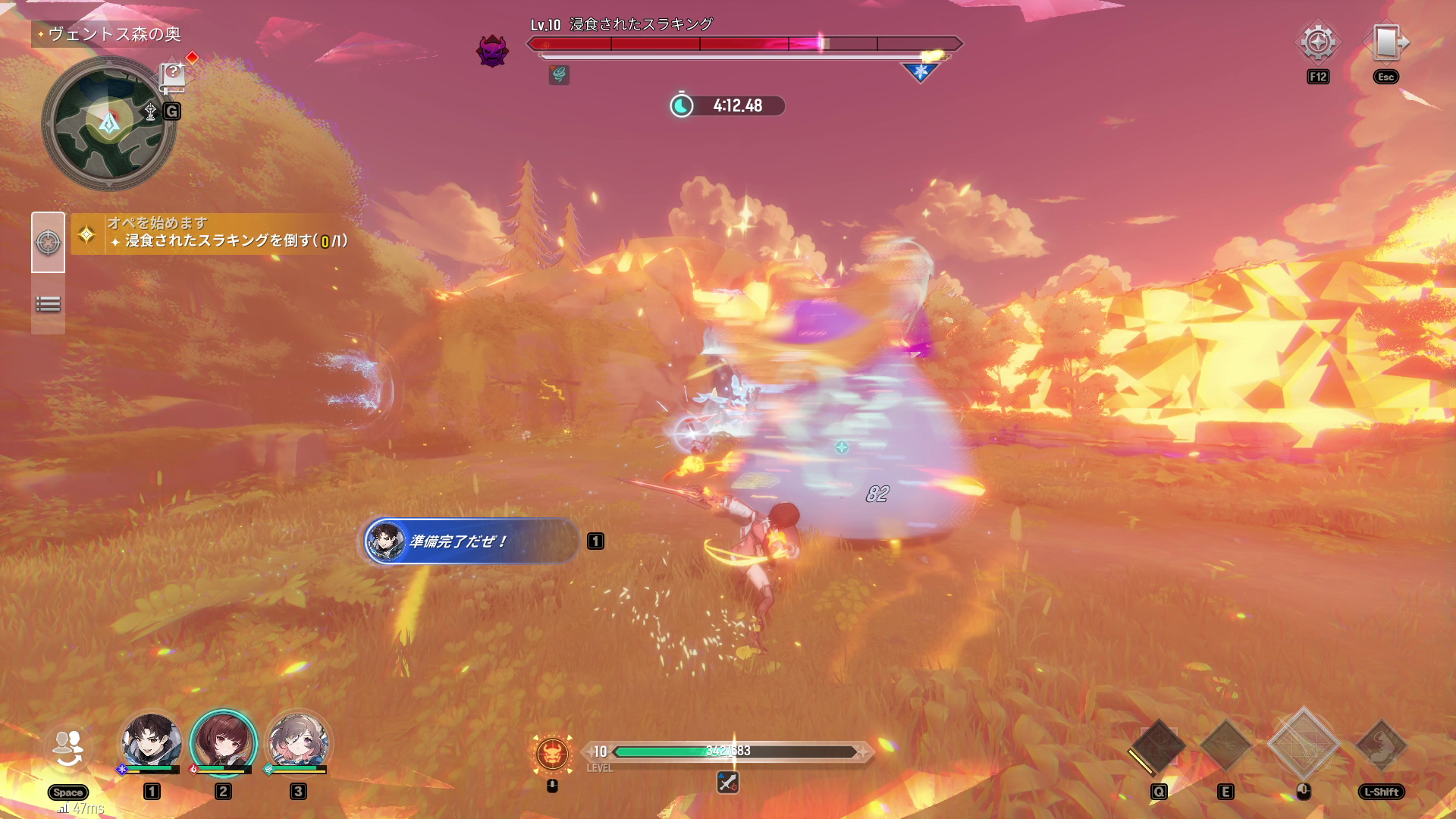Click the green swirl status icon under boss bar
The width and height of the screenshot is (1456, 819).
(559, 74)
